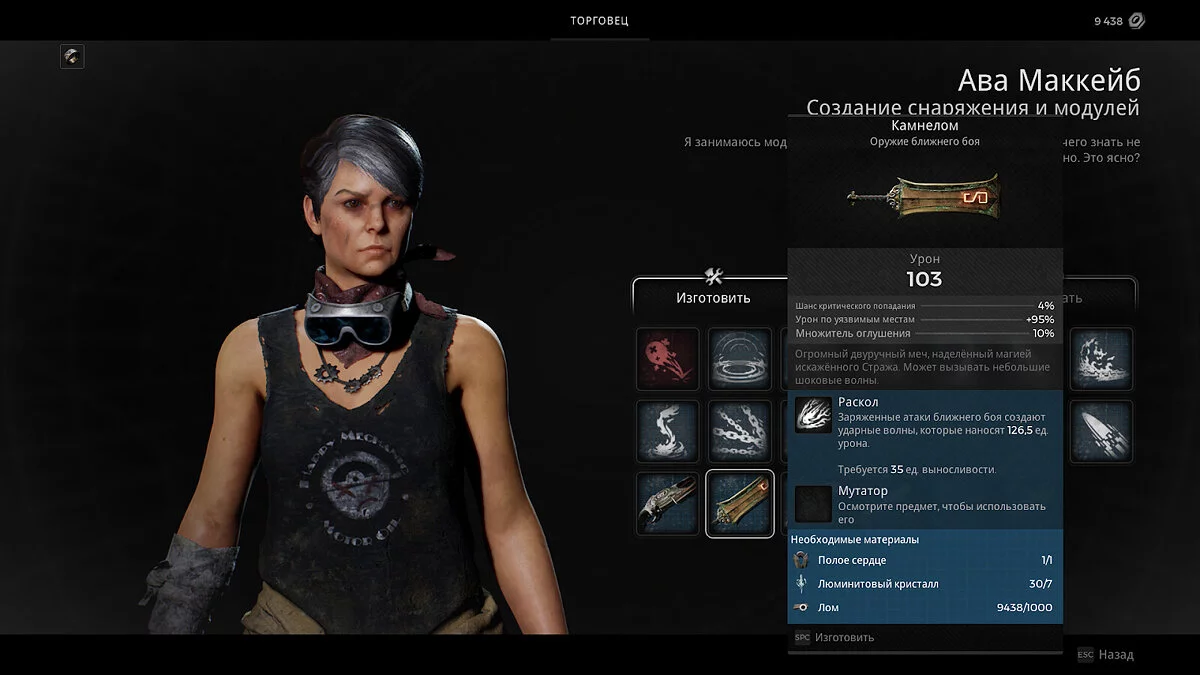Viewport: 1200px width, 675px height.
Task: Click the small helmet icon top-left
Action: pyautogui.click(x=72, y=56)
